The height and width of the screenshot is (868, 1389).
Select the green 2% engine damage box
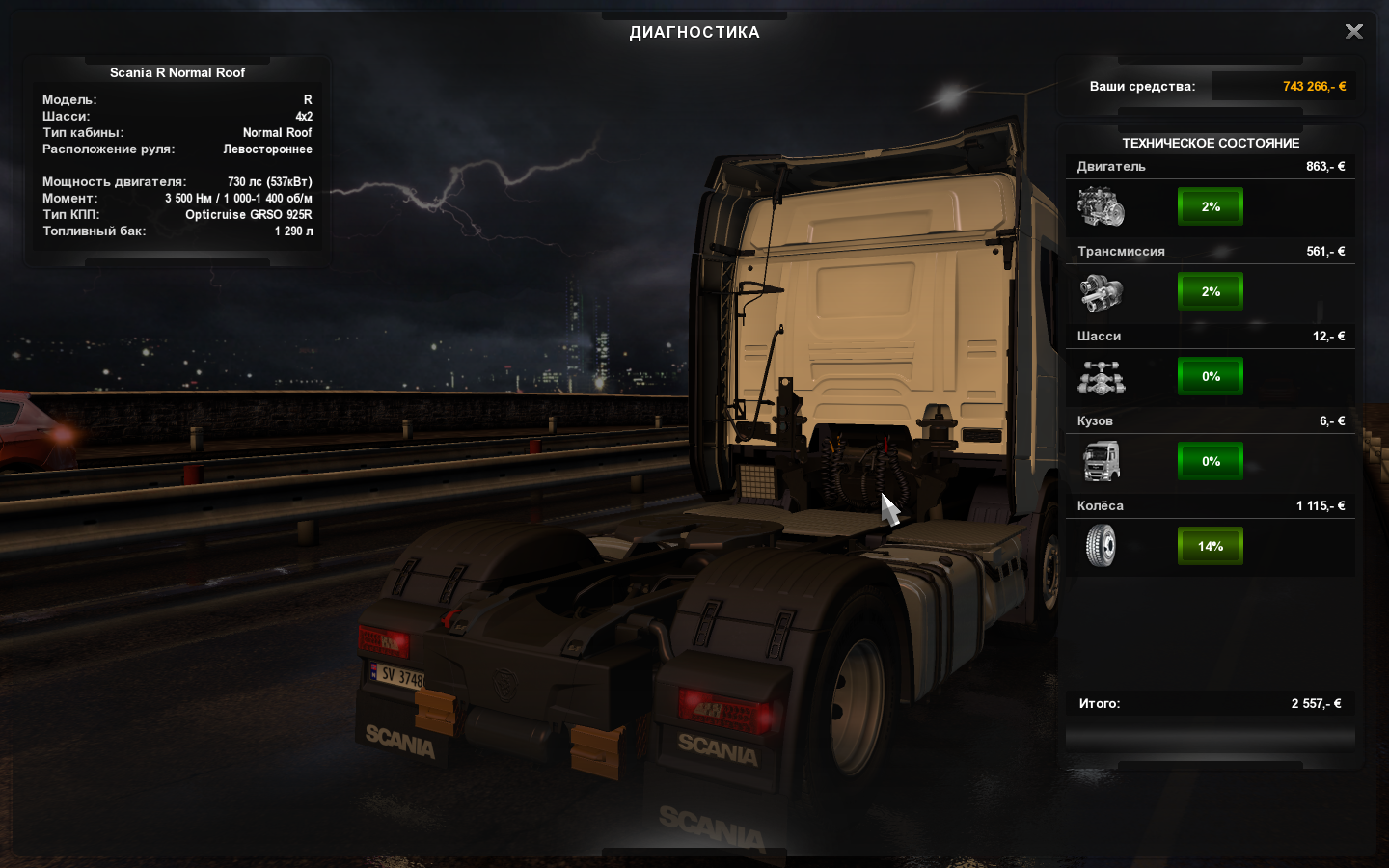[x=1211, y=206]
